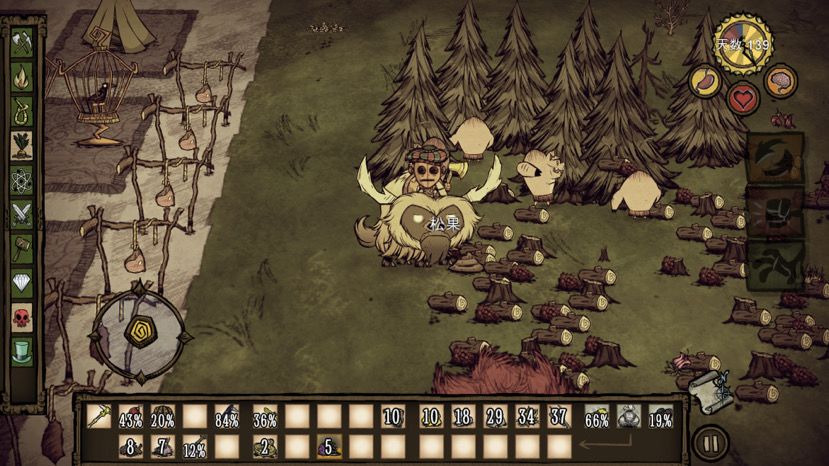Open the Refine diamond crafting tab
Image resolution: width=829 pixels, height=466 pixels.
pos(22,283)
